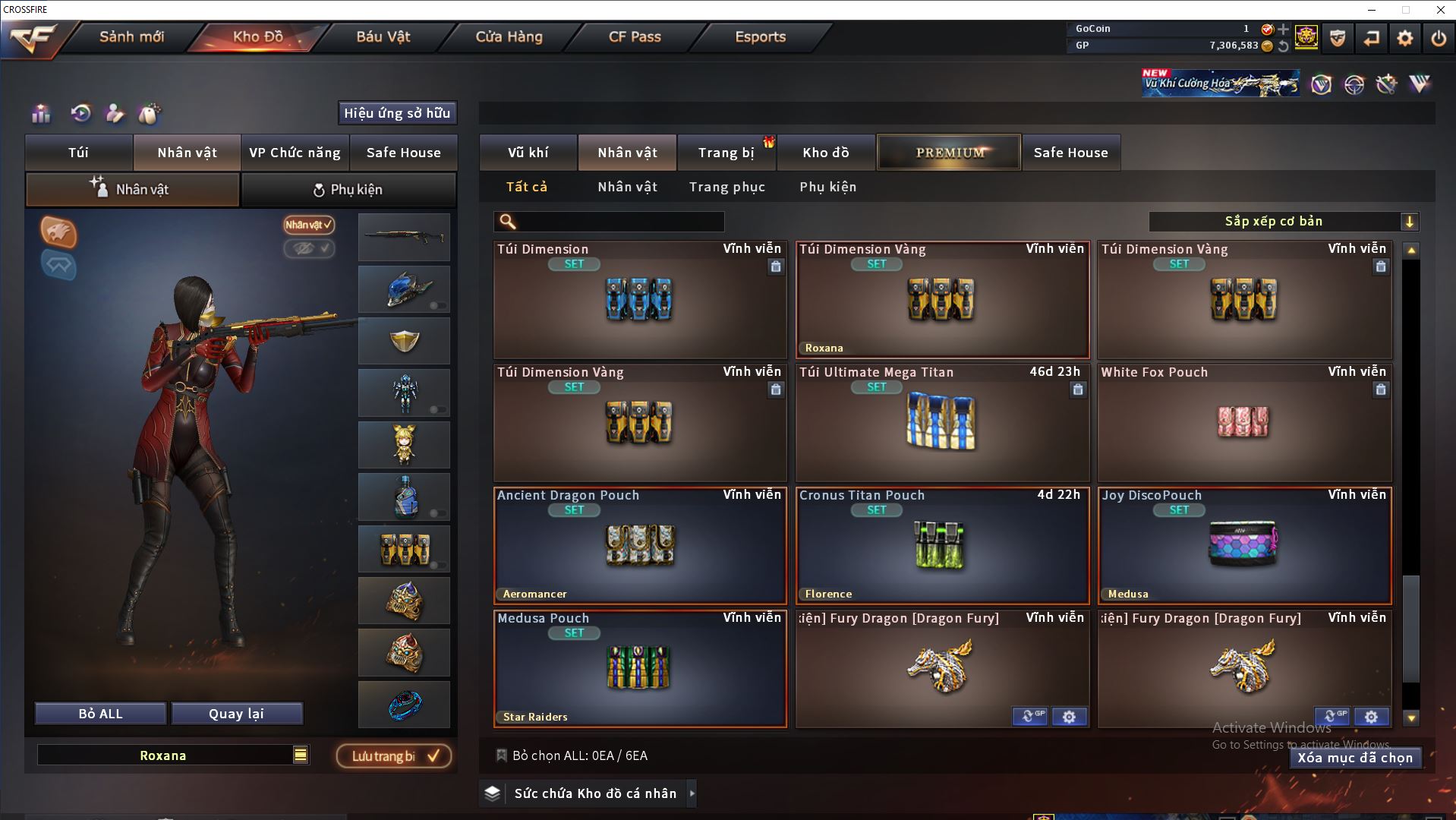
Task: Click the Quay lại button
Action: (x=236, y=714)
